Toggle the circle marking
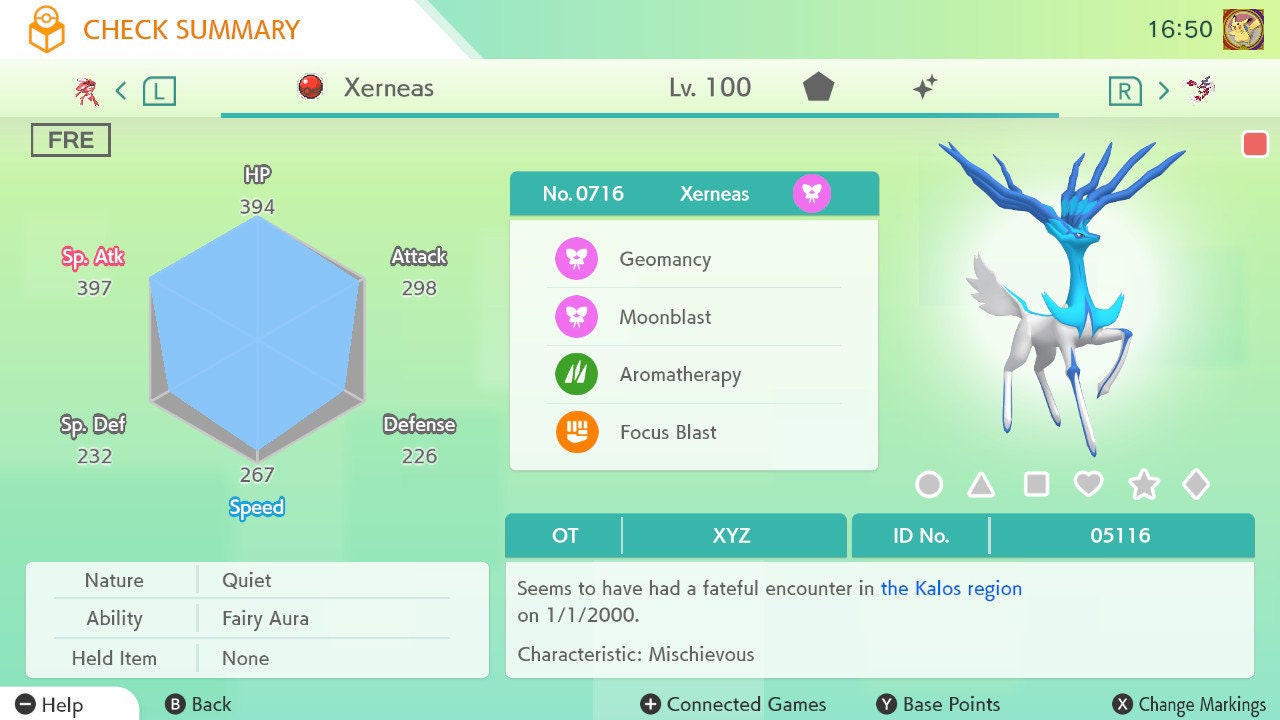The width and height of the screenshot is (1280, 720). coord(929,485)
